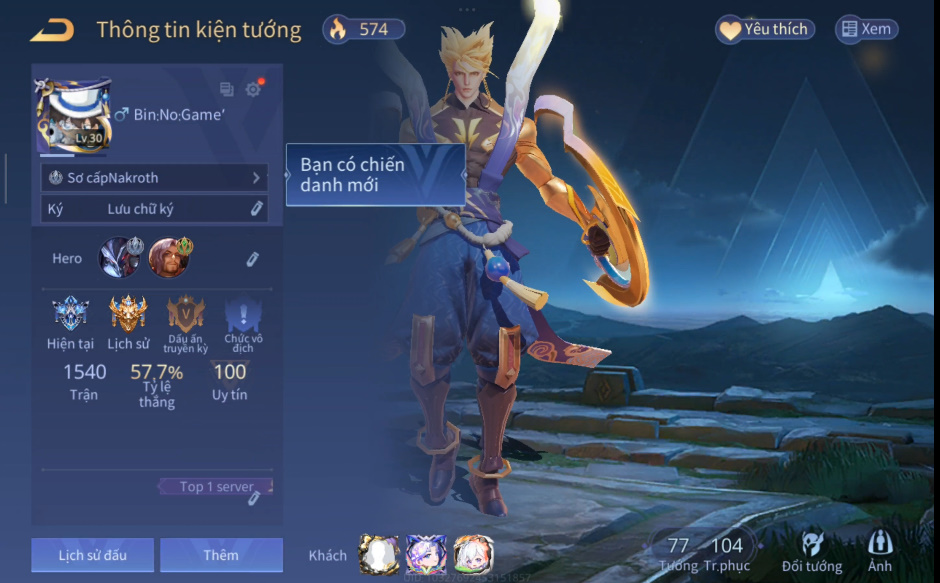Open the Dấu ấn truyền kỳ badge
This screenshot has height=583, width=940.
(186, 317)
